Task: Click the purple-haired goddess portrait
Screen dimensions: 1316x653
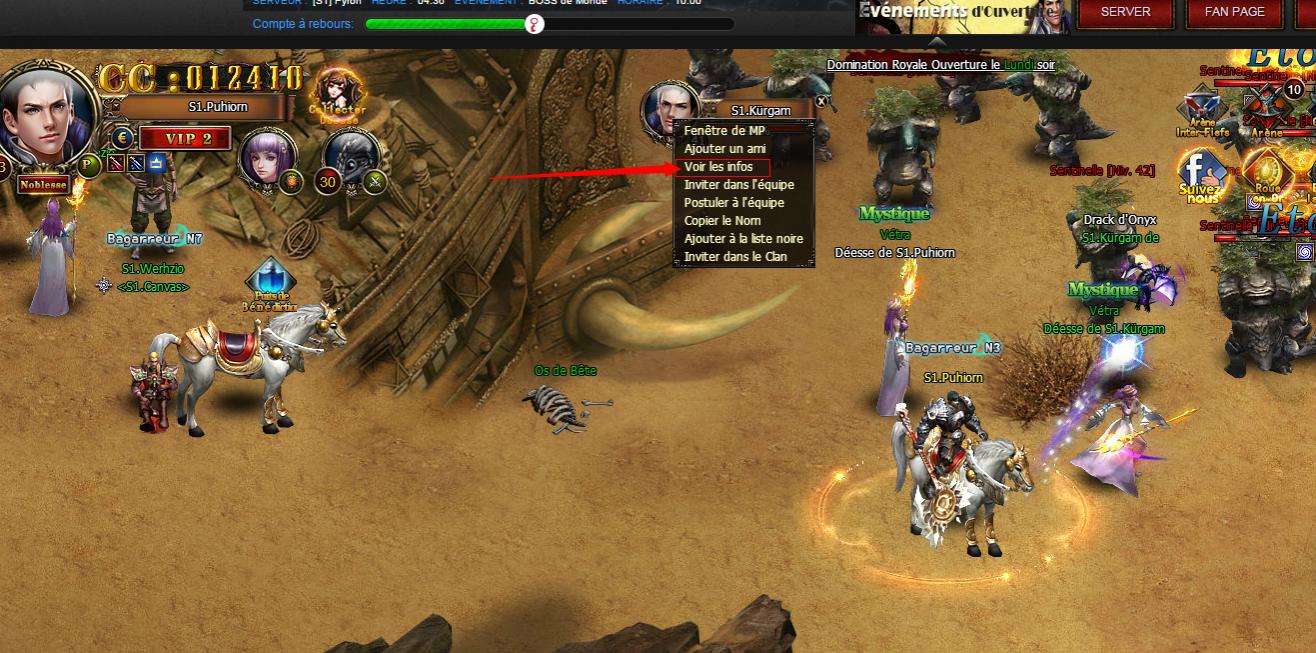Action: point(267,157)
